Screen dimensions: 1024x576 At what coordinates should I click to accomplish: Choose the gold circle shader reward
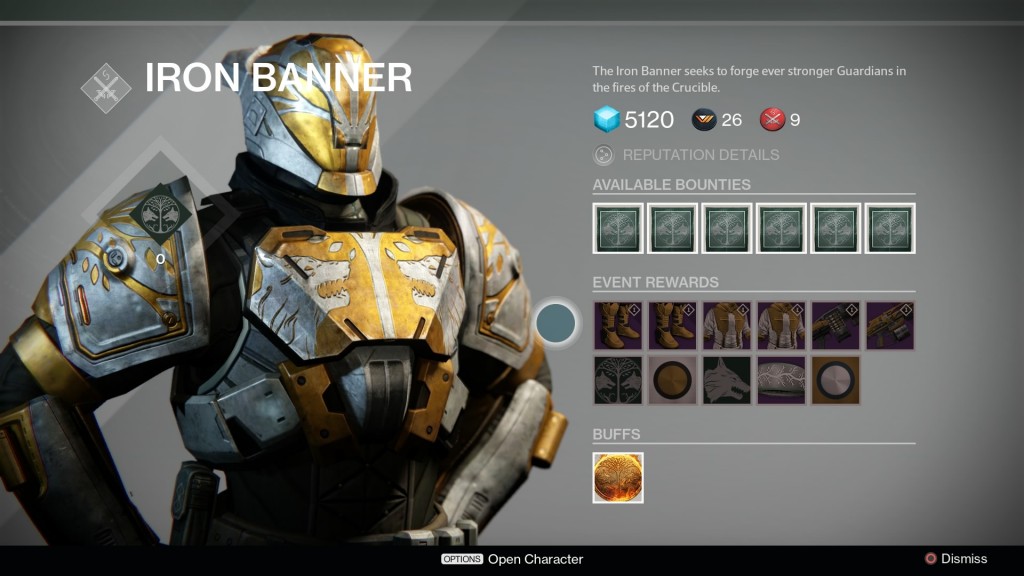click(x=672, y=380)
